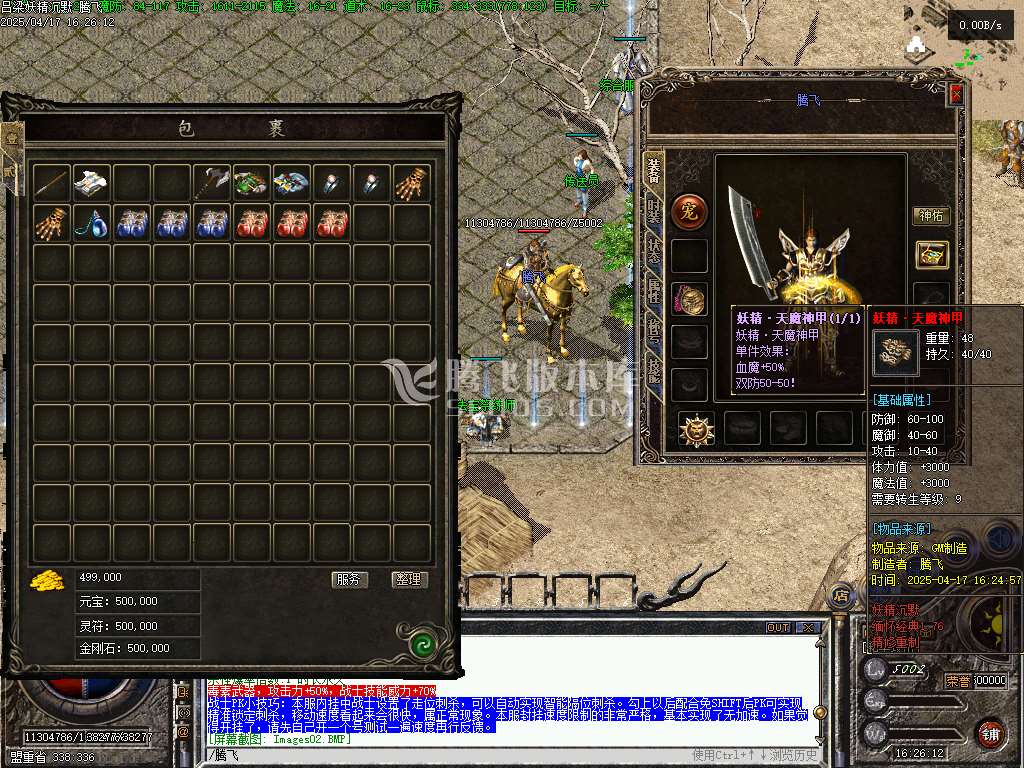1024x768 pixels.
Task: Open the treasure chest icon in character panel
Action: 932,255
